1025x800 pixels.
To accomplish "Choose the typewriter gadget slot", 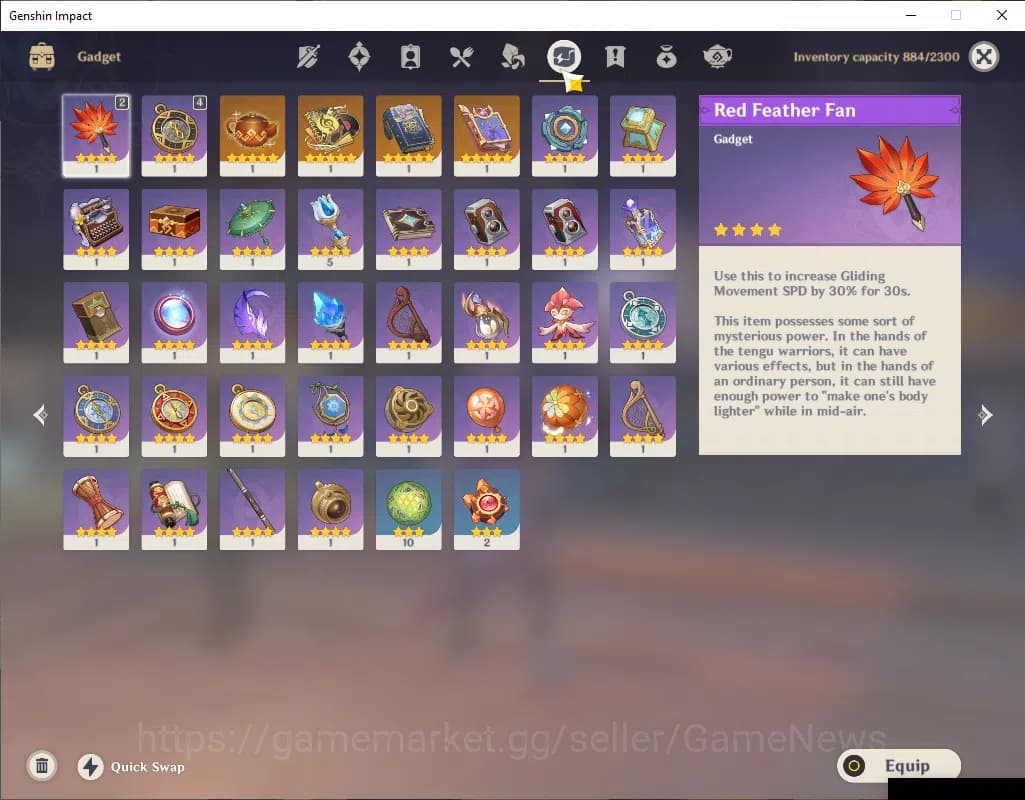I will tap(96, 228).
